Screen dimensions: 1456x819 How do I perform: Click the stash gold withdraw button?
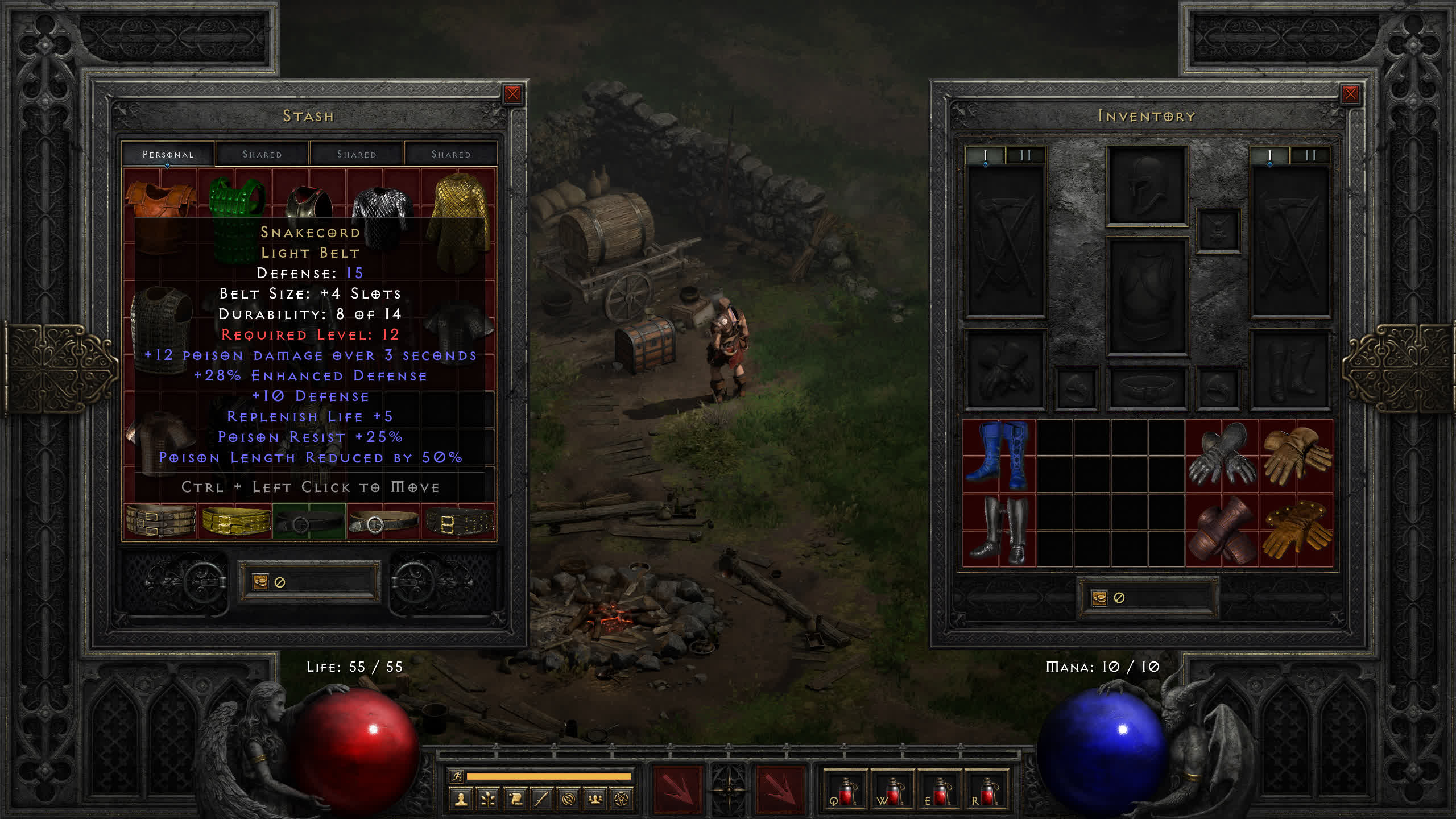pos(260,582)
